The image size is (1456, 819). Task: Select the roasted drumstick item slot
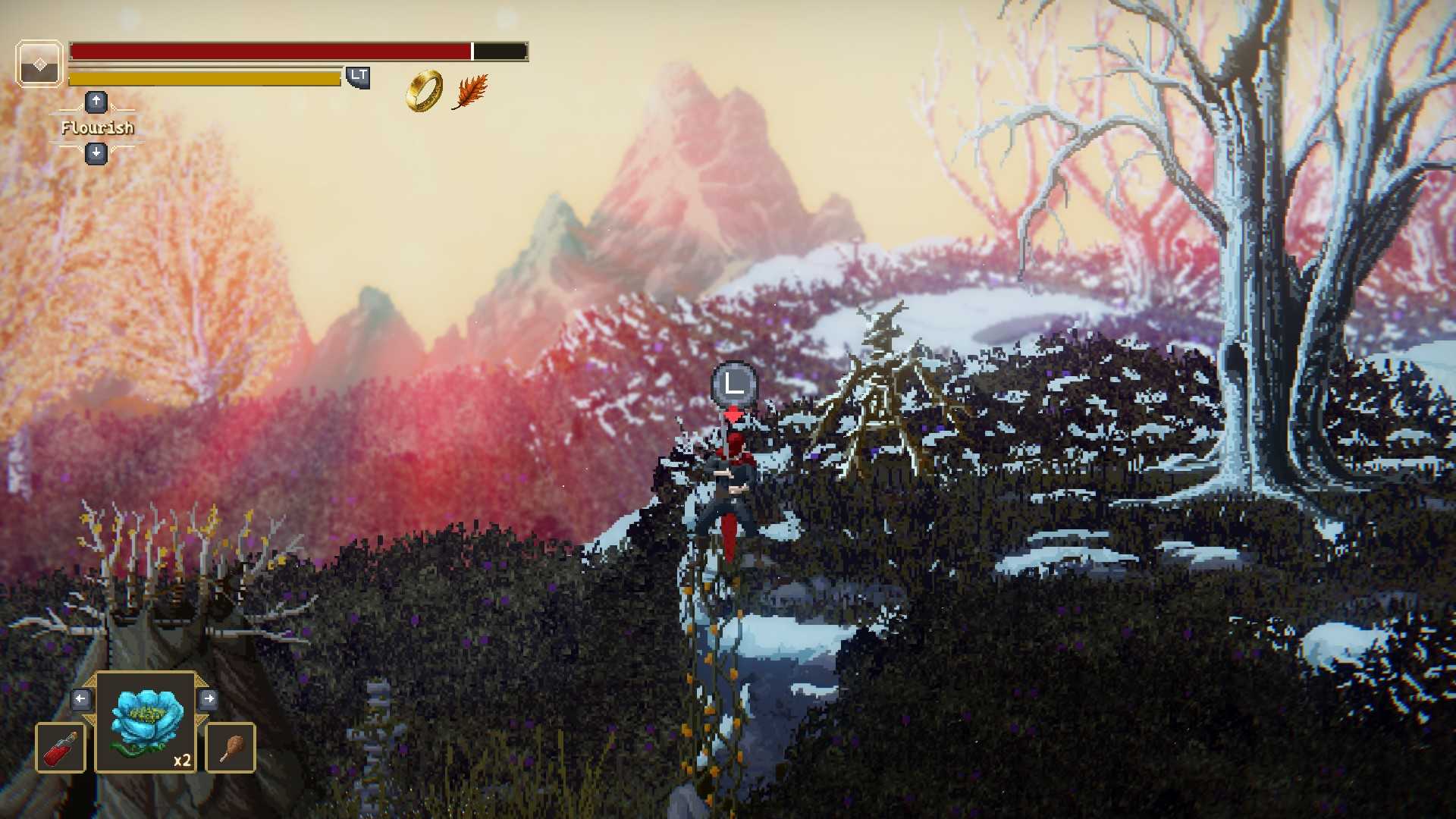(x=231, y=748)
